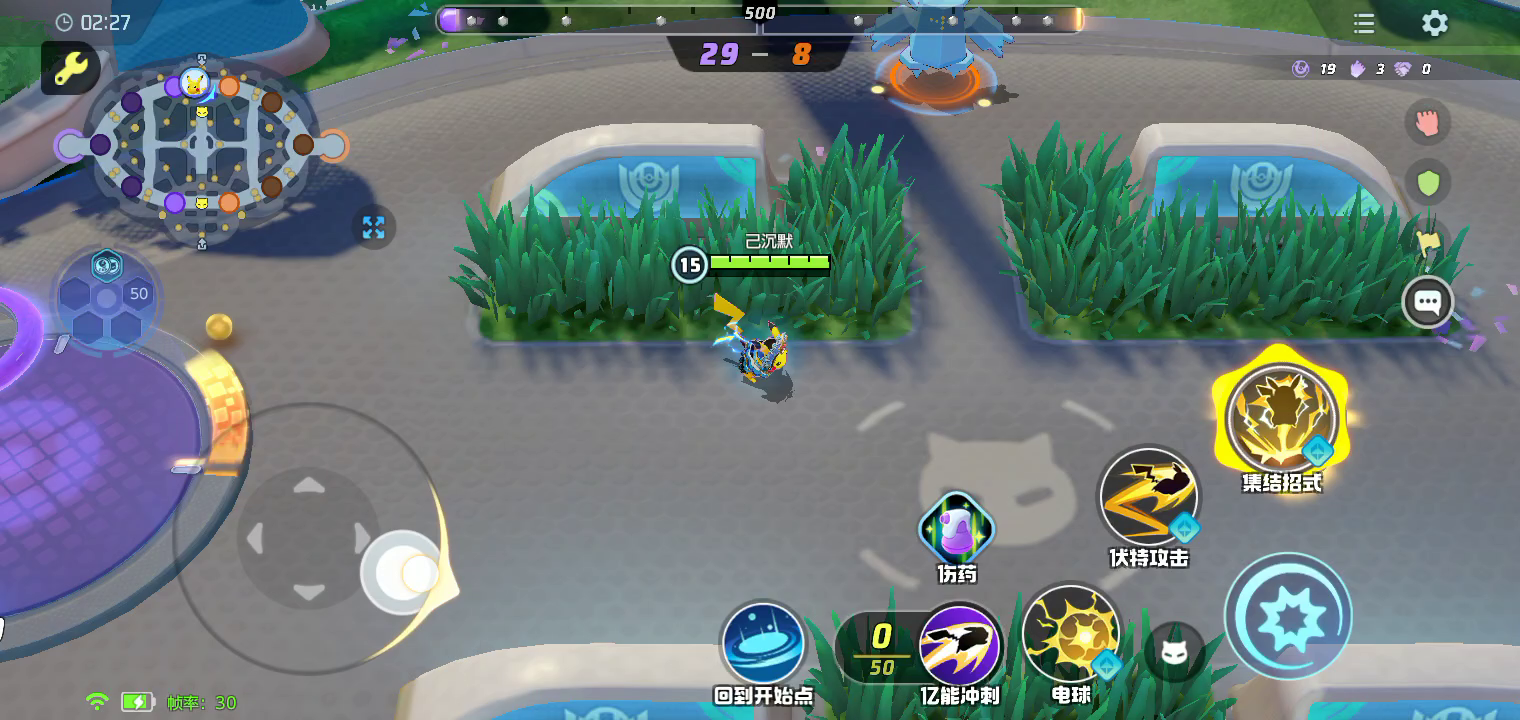Image resolution: width=1520 pixels, height=720 pixels.
Task: Open the quick chat speech bubble
Action: point(1427,302)
